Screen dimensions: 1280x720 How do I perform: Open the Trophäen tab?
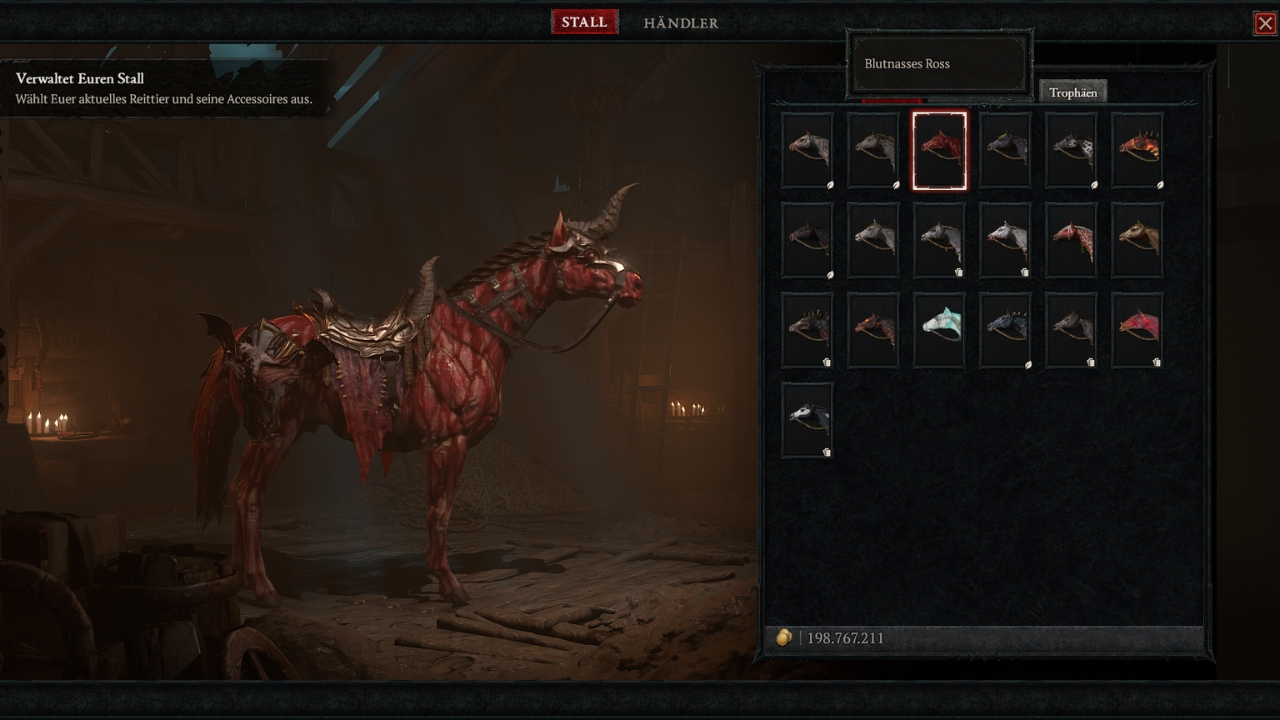pyautogui.click(x=1072, y=92)
